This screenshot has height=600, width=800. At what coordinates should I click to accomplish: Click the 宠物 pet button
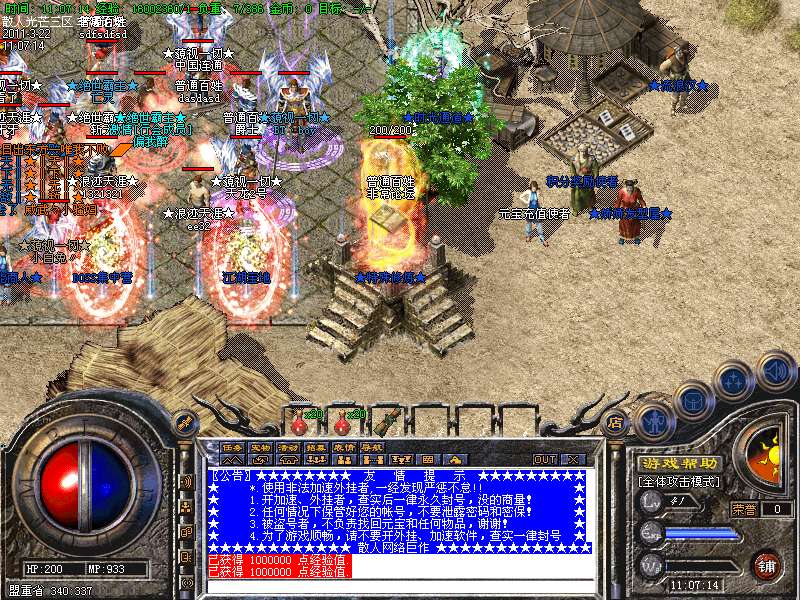(260, 446)
